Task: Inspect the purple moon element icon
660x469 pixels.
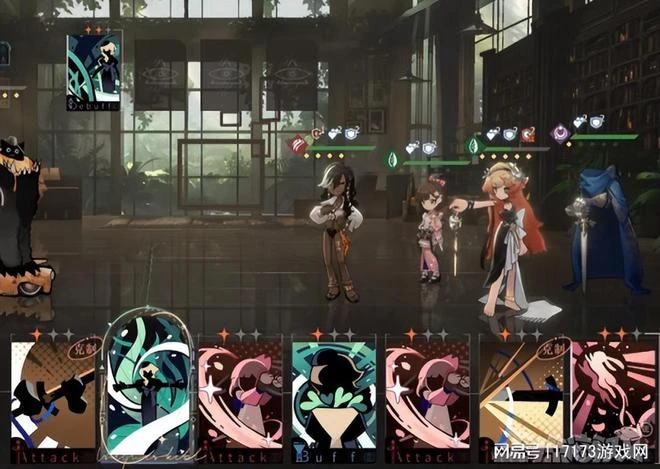Action: point(561,132)
